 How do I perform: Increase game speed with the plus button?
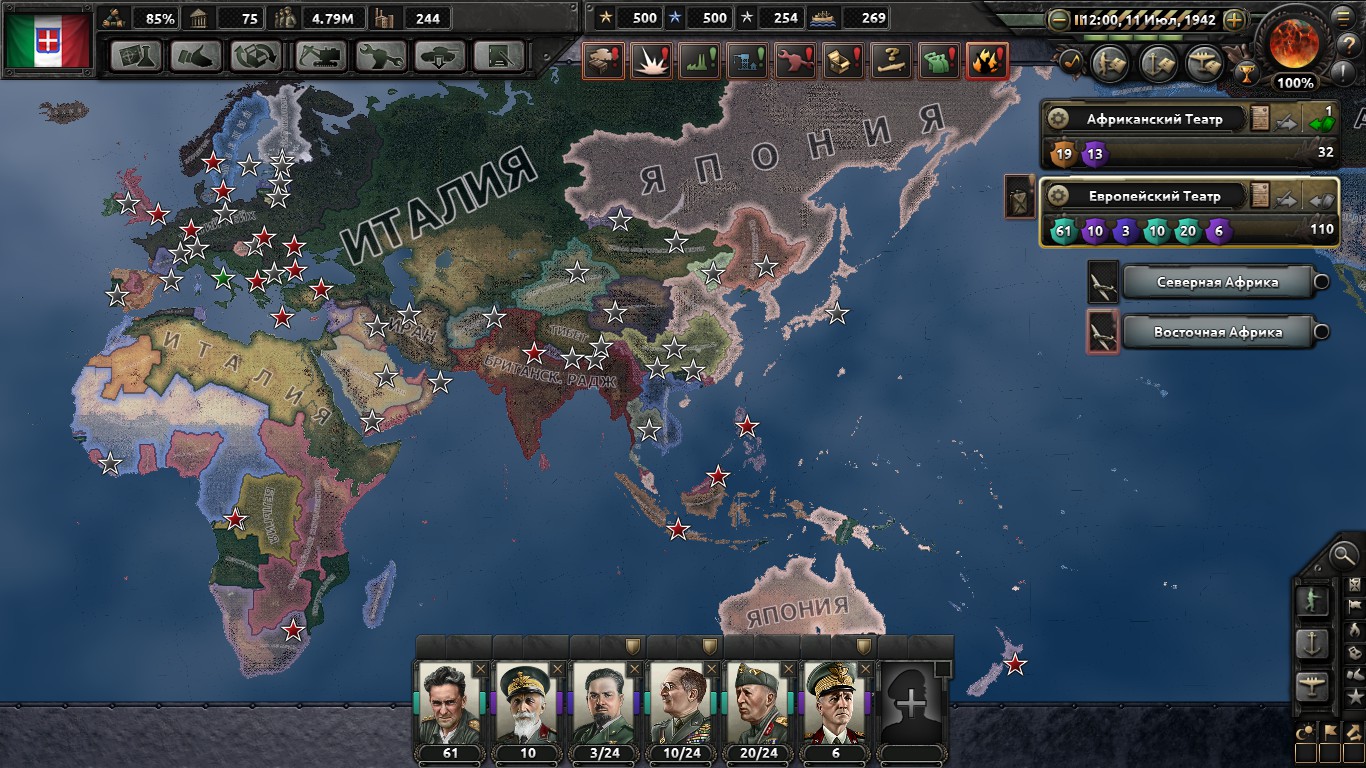pyautogui.click(x=1235, y=20)
